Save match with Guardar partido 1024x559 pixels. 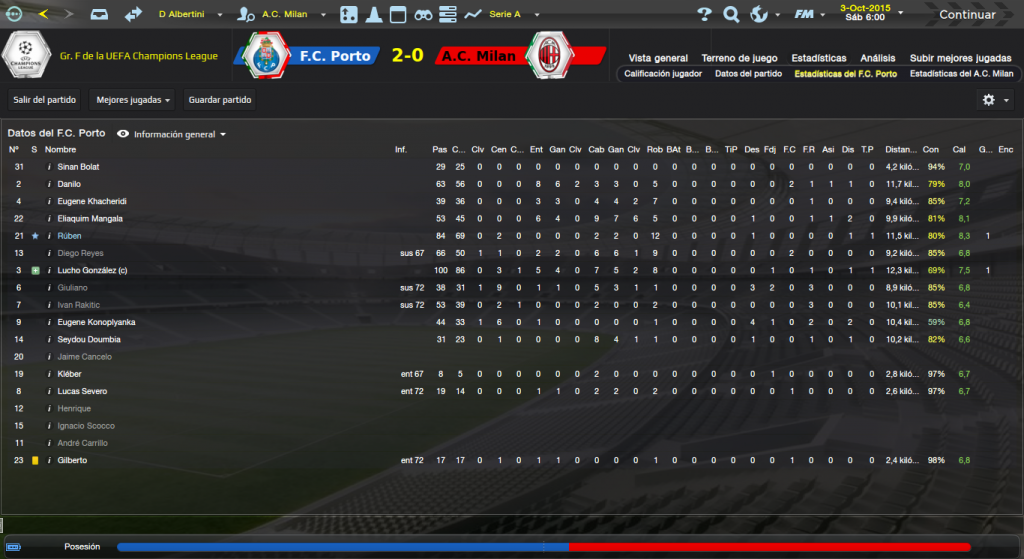pos(220,100)
